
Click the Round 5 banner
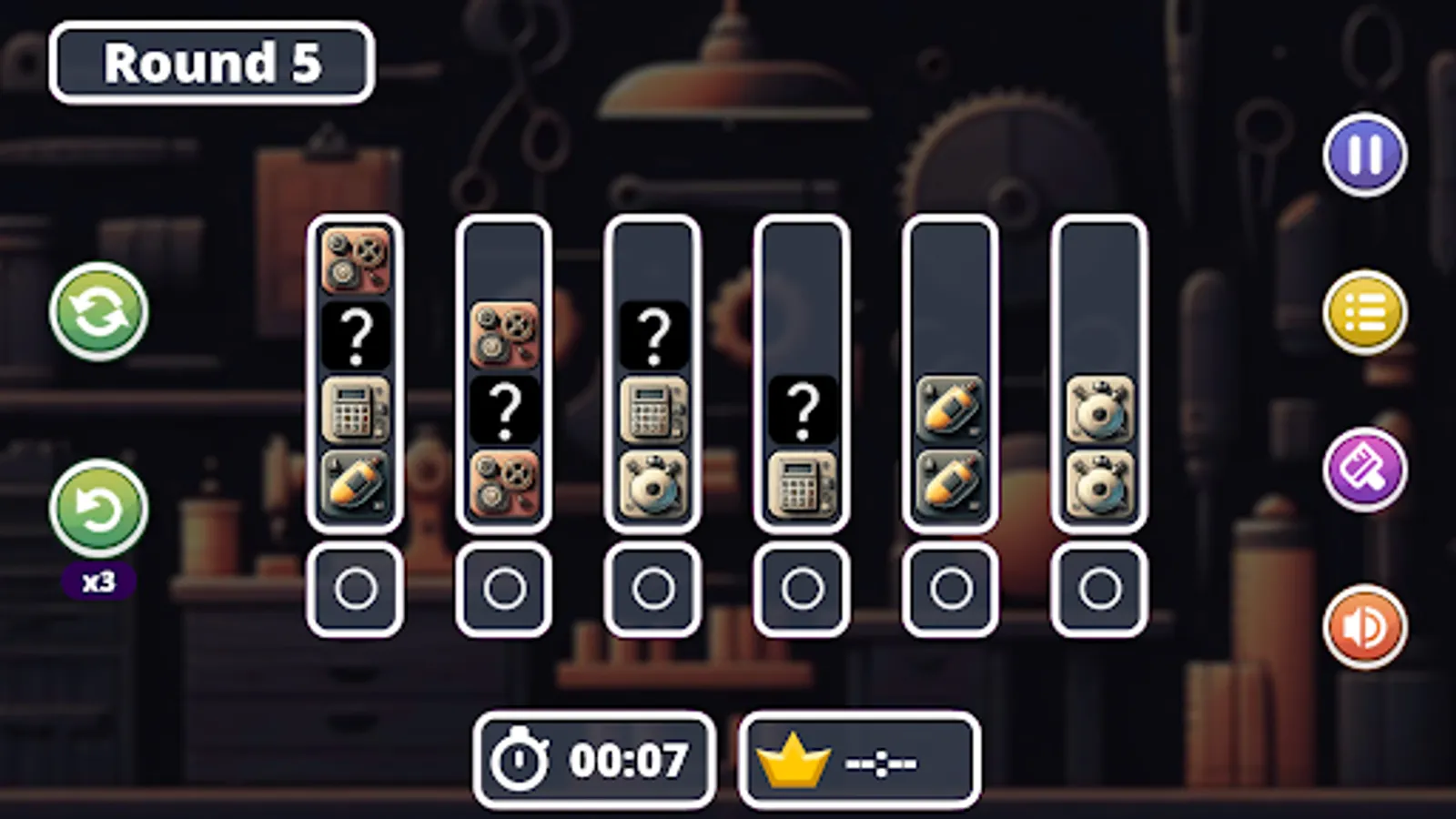pyautogui.click(x=211, y=62)
